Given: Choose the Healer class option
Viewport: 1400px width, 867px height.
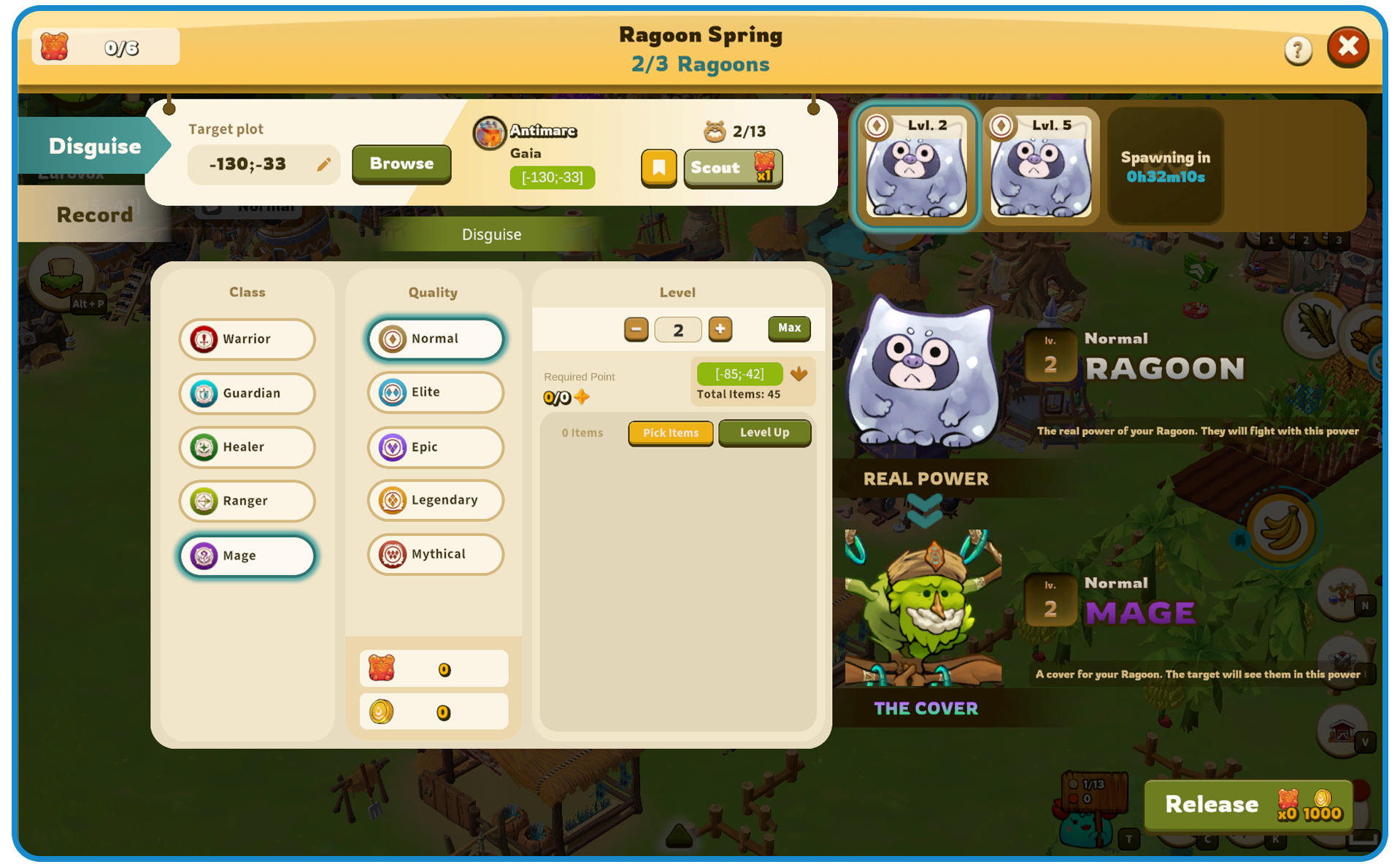Looking at the screenshot, I should click(x=247, y=447).
